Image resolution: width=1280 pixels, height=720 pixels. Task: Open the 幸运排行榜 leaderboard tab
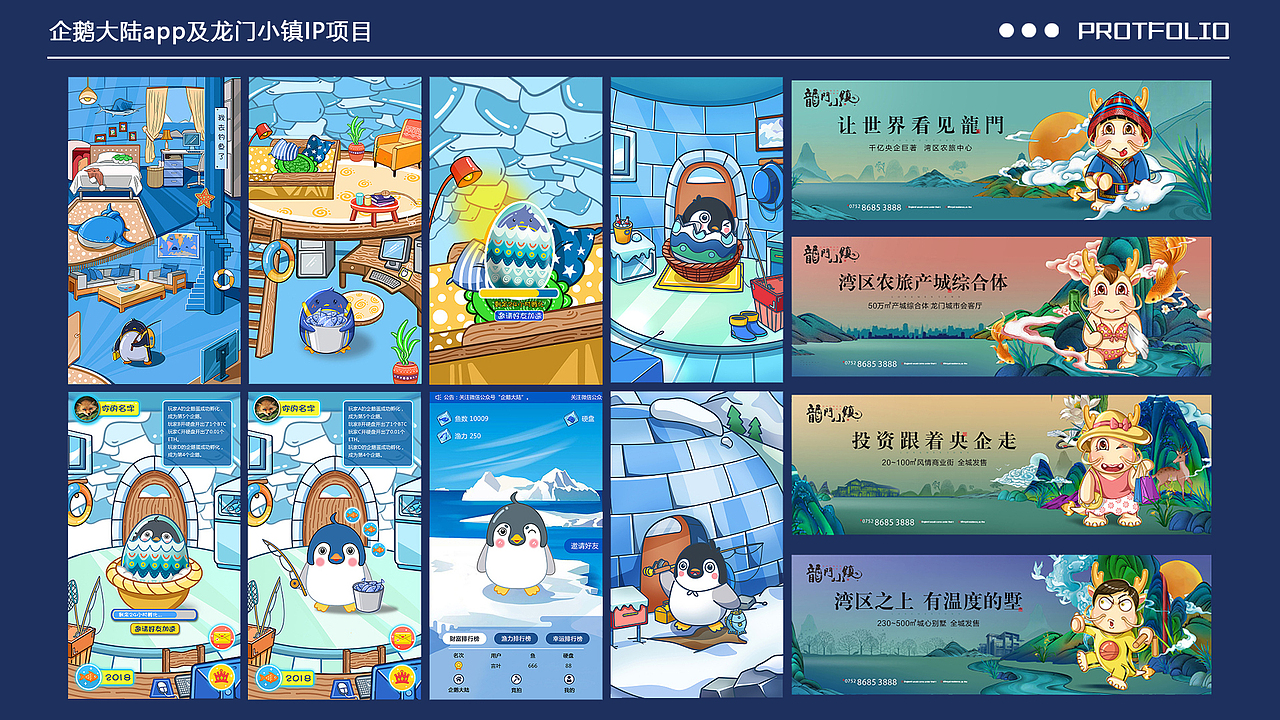tap(565, 638)
